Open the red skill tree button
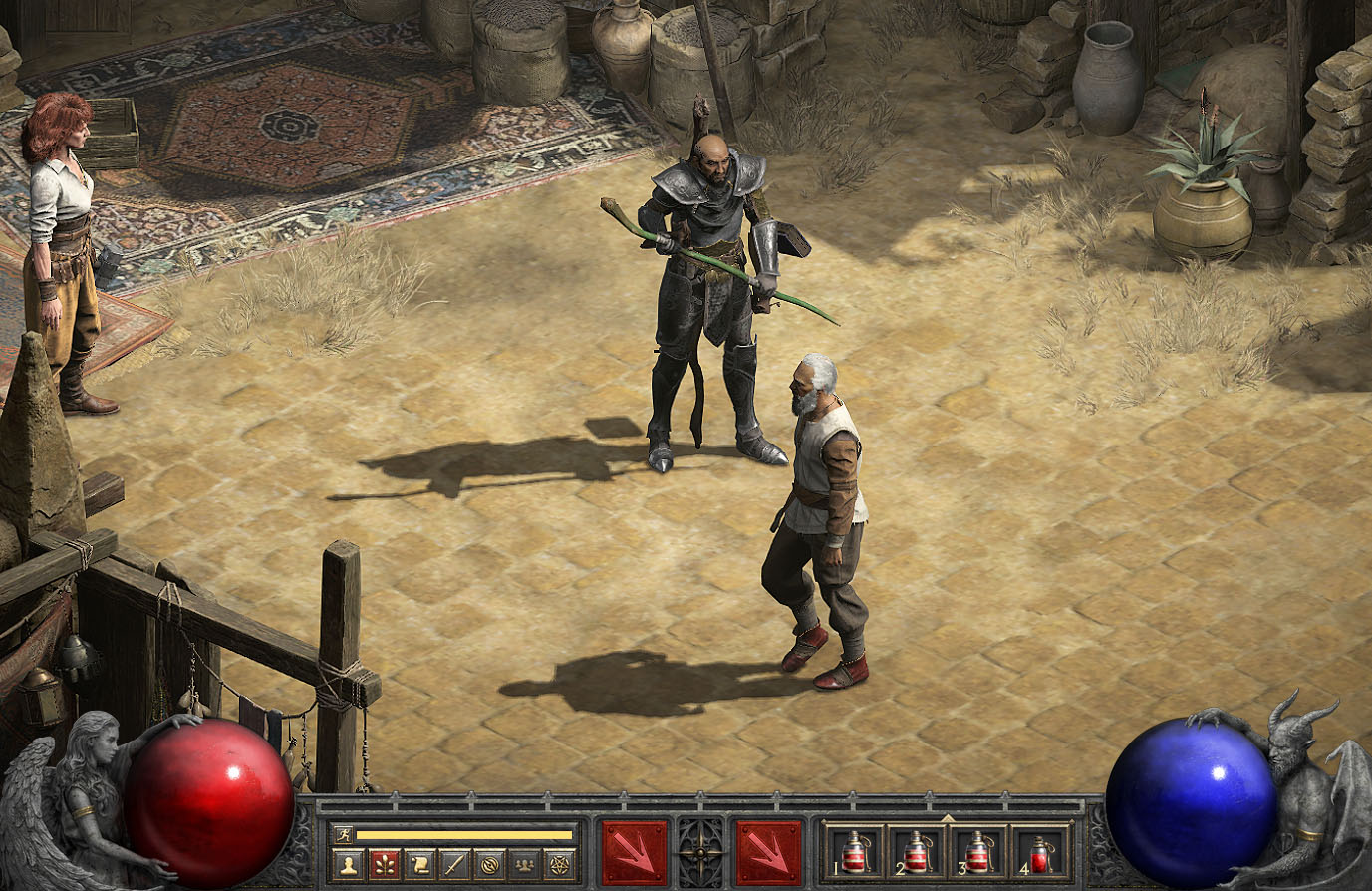The height and width of the screenshot is (891, 1372). pos(384,864)
